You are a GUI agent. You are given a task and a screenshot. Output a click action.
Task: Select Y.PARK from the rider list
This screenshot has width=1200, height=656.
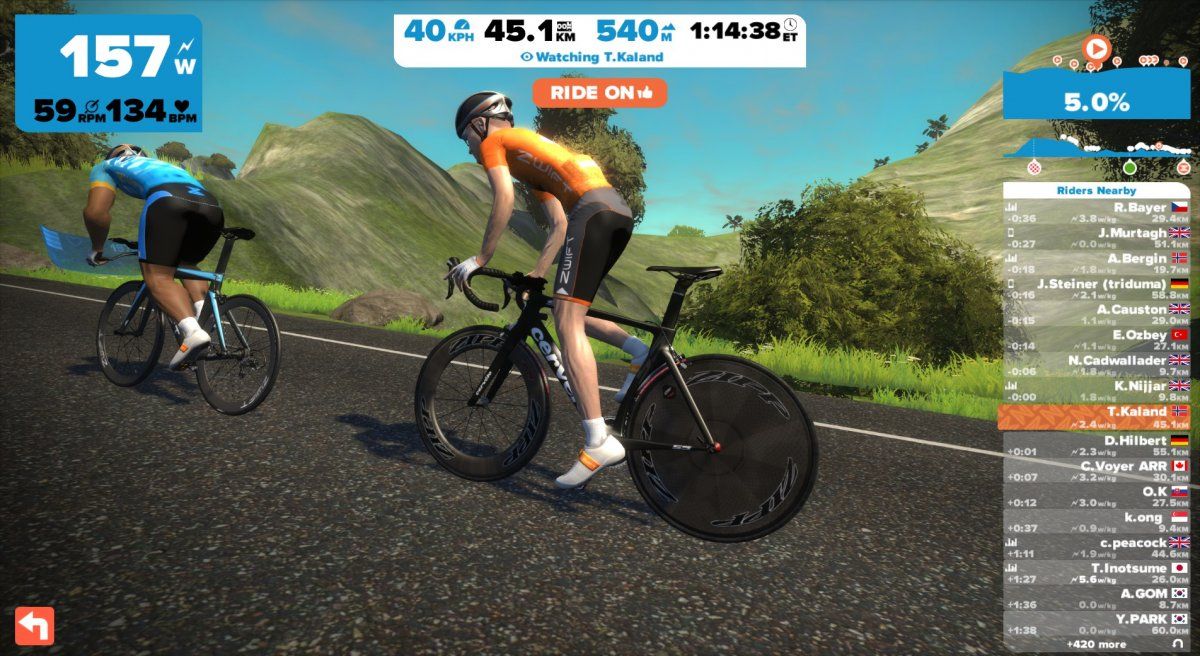point(1096,624)
